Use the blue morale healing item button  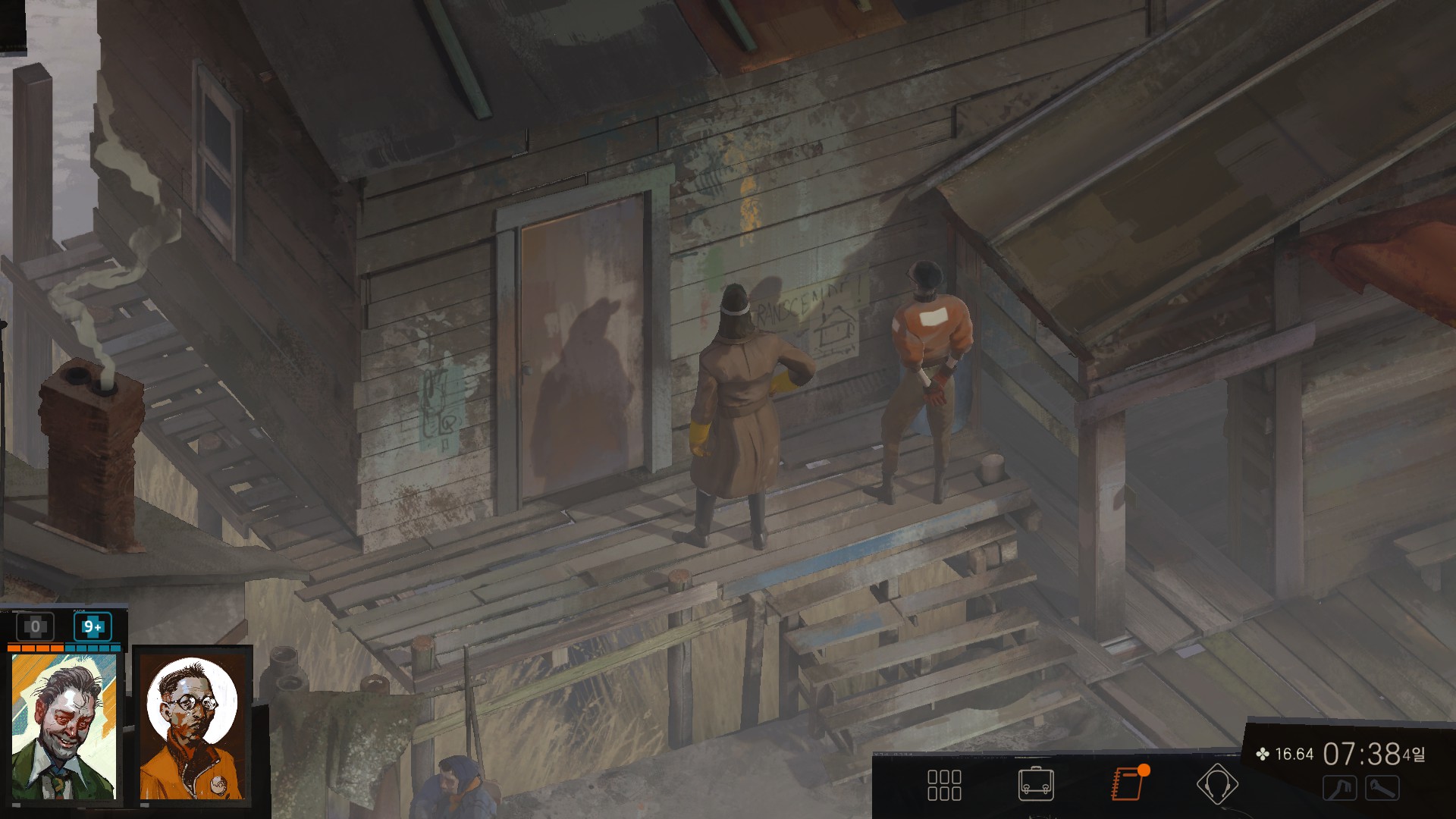coord(93,627)
